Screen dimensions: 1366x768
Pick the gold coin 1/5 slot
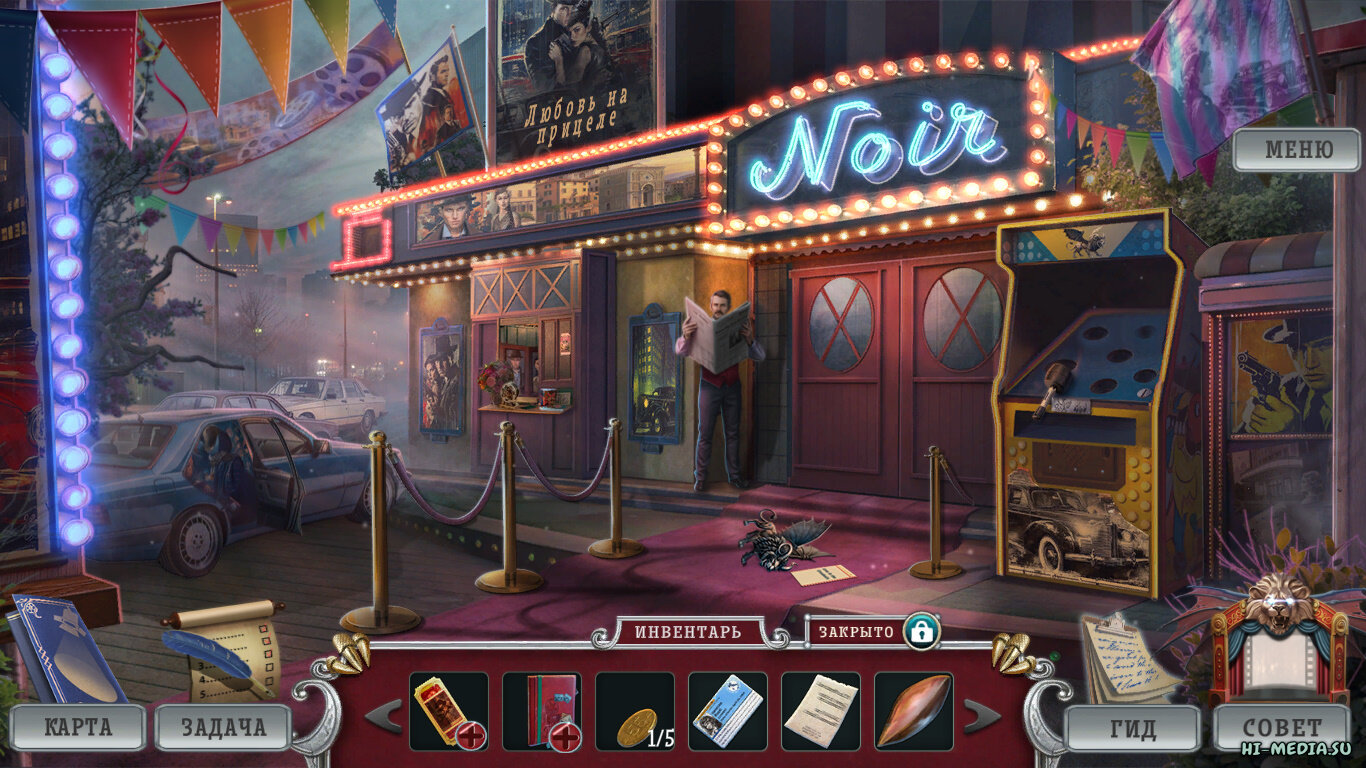point(634,711)
